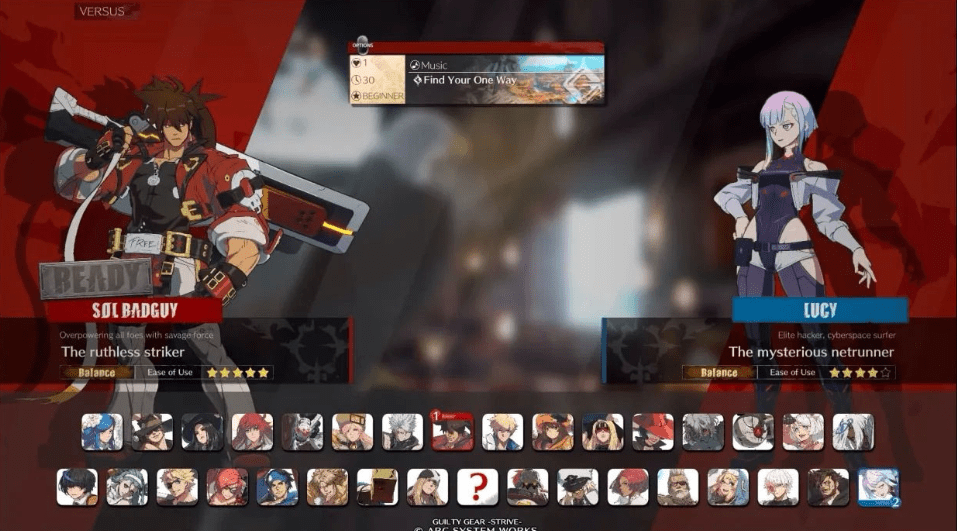Image resolution: width=957 pixels, height=531 pixels.
Task: Pick May with the orange hat
Action: click(x=552, y=432)
